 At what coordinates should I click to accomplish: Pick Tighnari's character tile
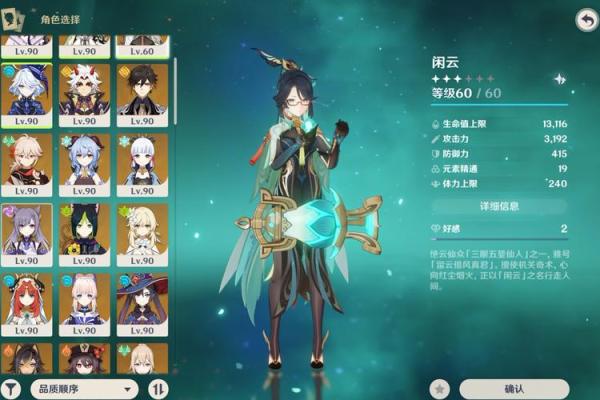point(85,234)
